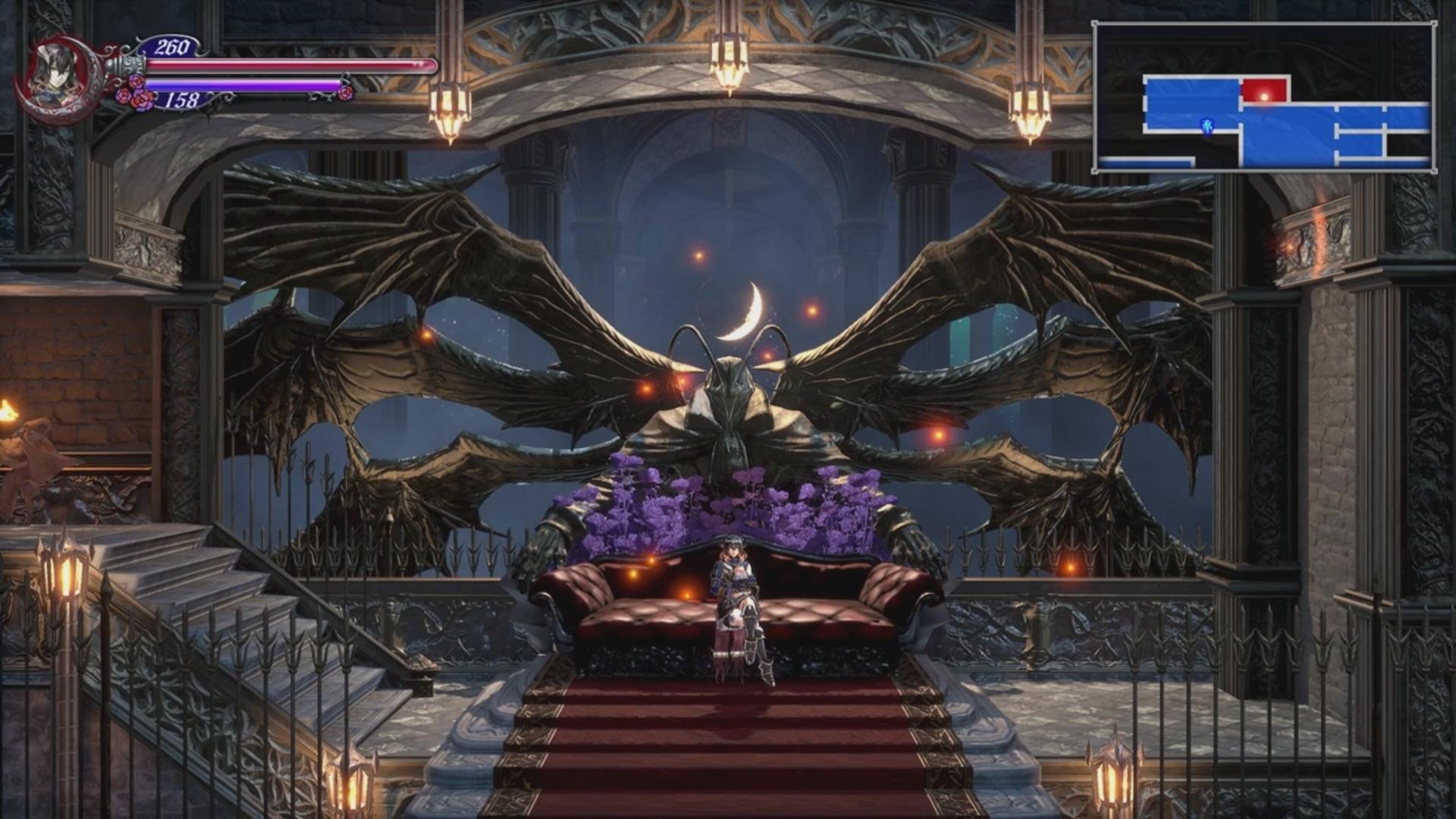
Task: Click the blue player marker on minimap
Action: [x=1206, y=125]
